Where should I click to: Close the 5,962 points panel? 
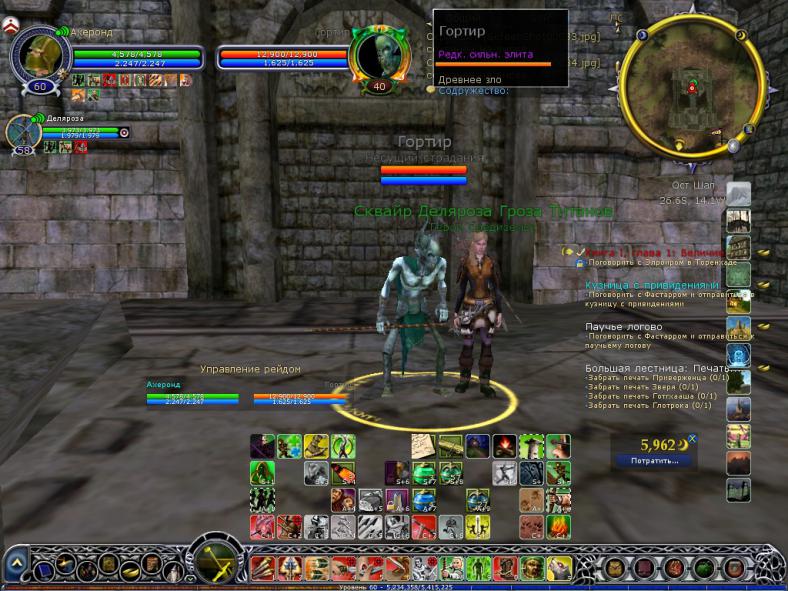point(692,439)
